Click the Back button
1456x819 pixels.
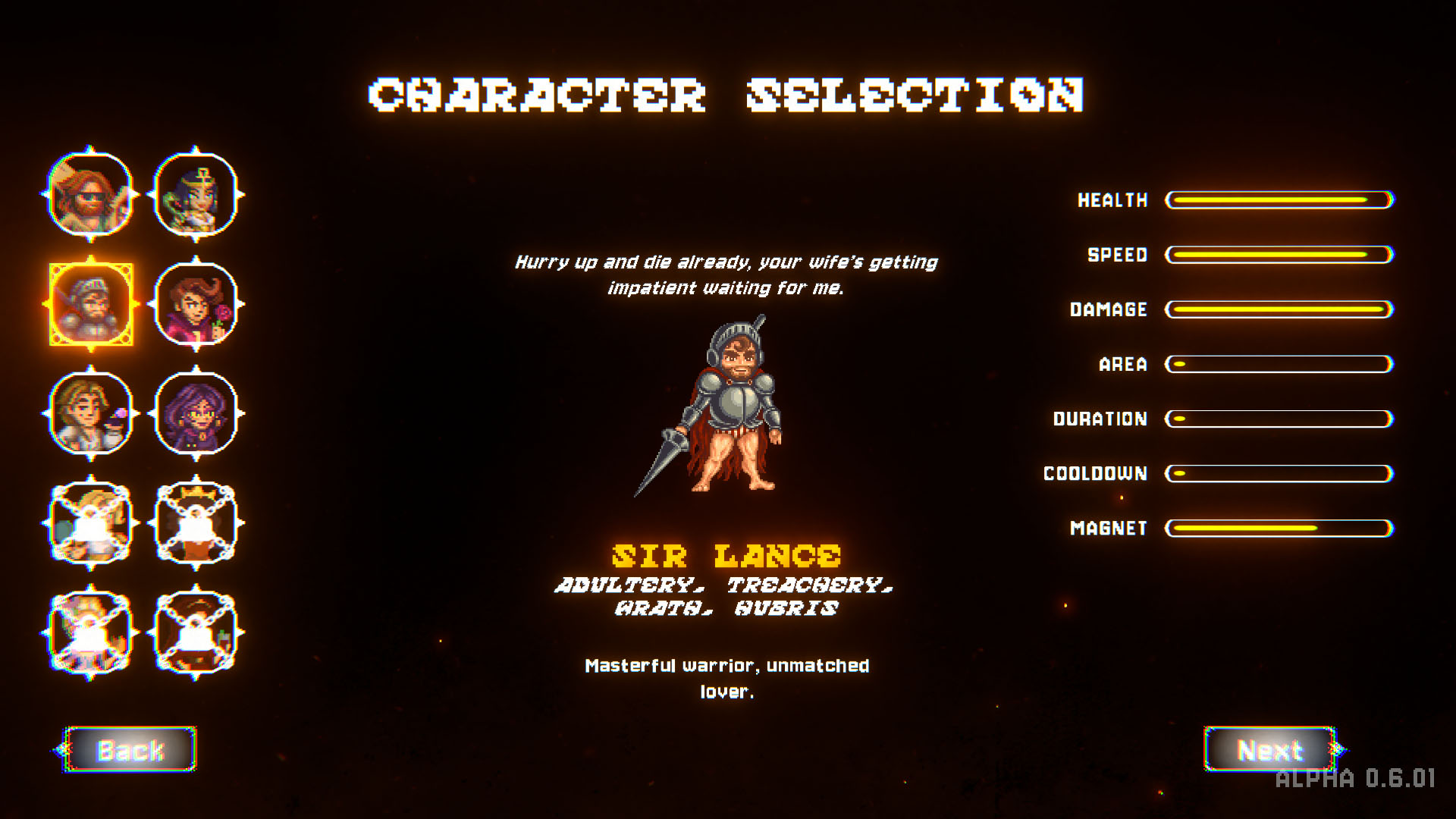point(129,748)
